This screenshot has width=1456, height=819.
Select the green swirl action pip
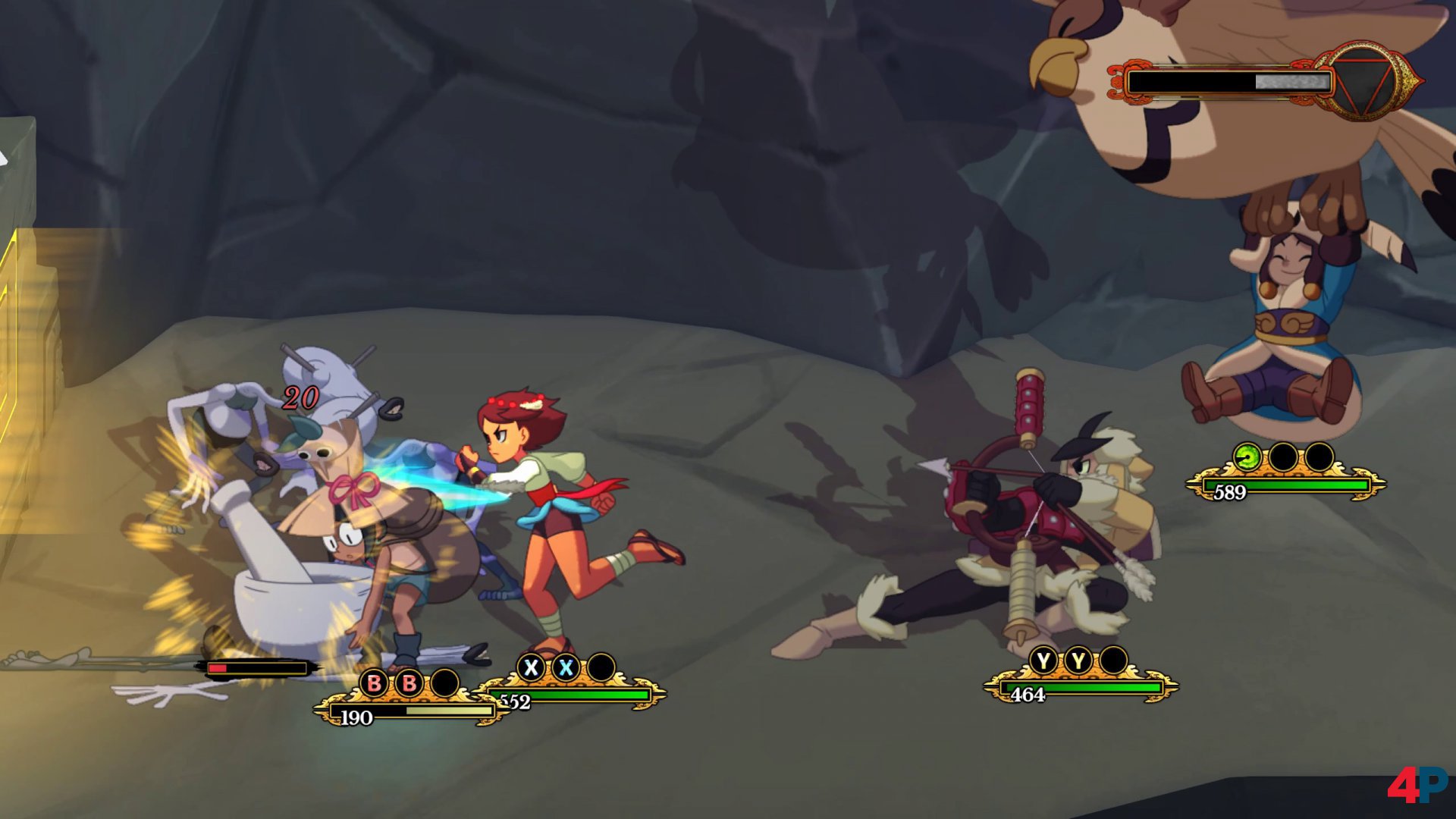[1246, 457]
